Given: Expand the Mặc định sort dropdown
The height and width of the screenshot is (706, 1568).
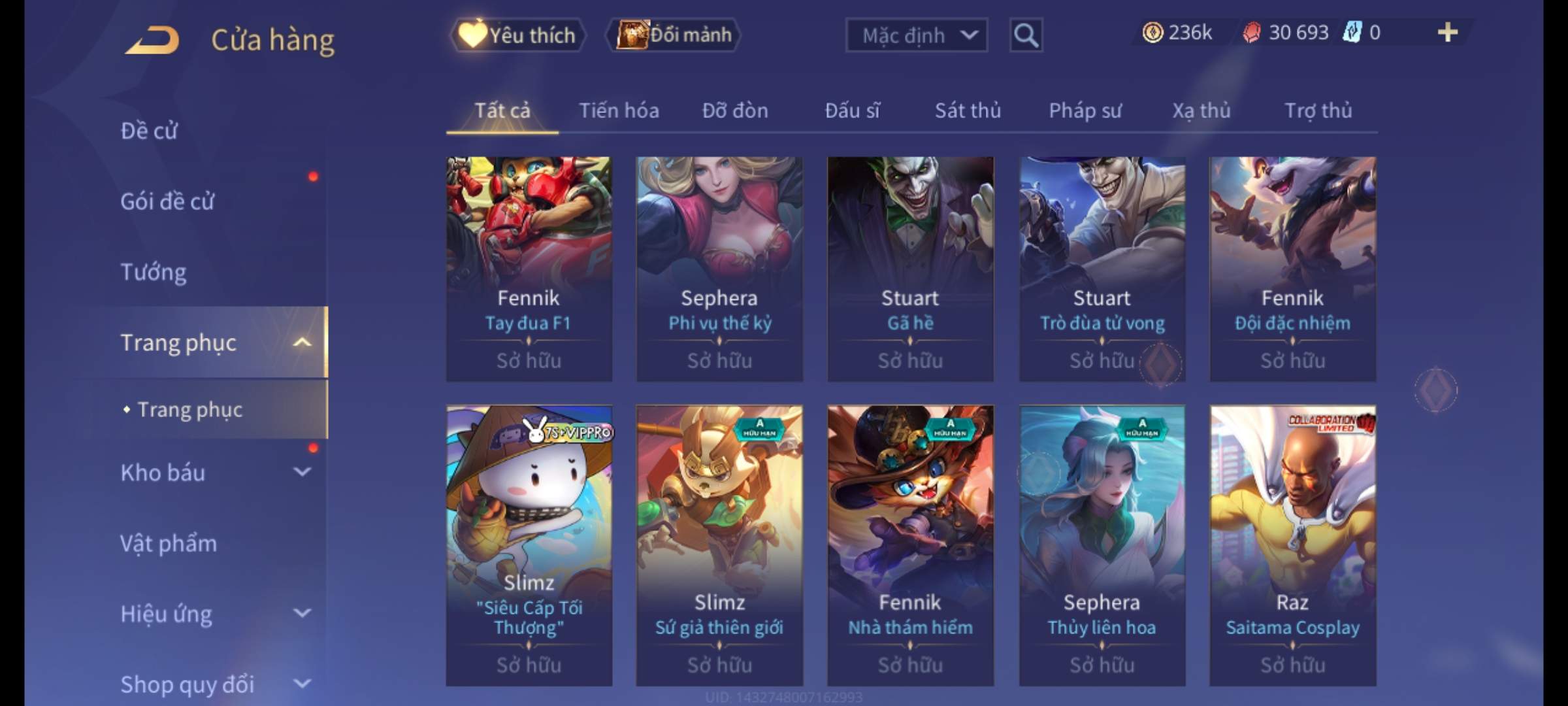Looking at the screenshot, I should pos(916,35).
